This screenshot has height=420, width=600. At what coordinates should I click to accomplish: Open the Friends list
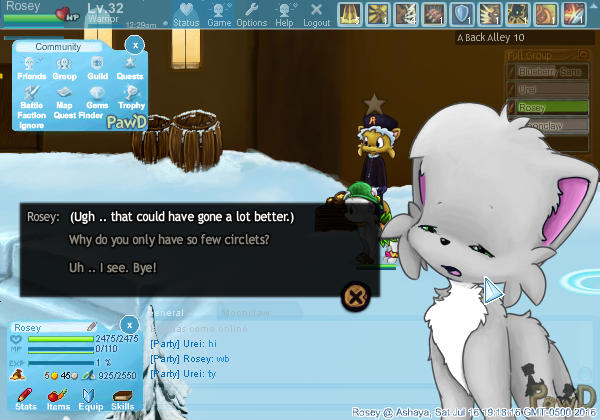tap(31, 67)
